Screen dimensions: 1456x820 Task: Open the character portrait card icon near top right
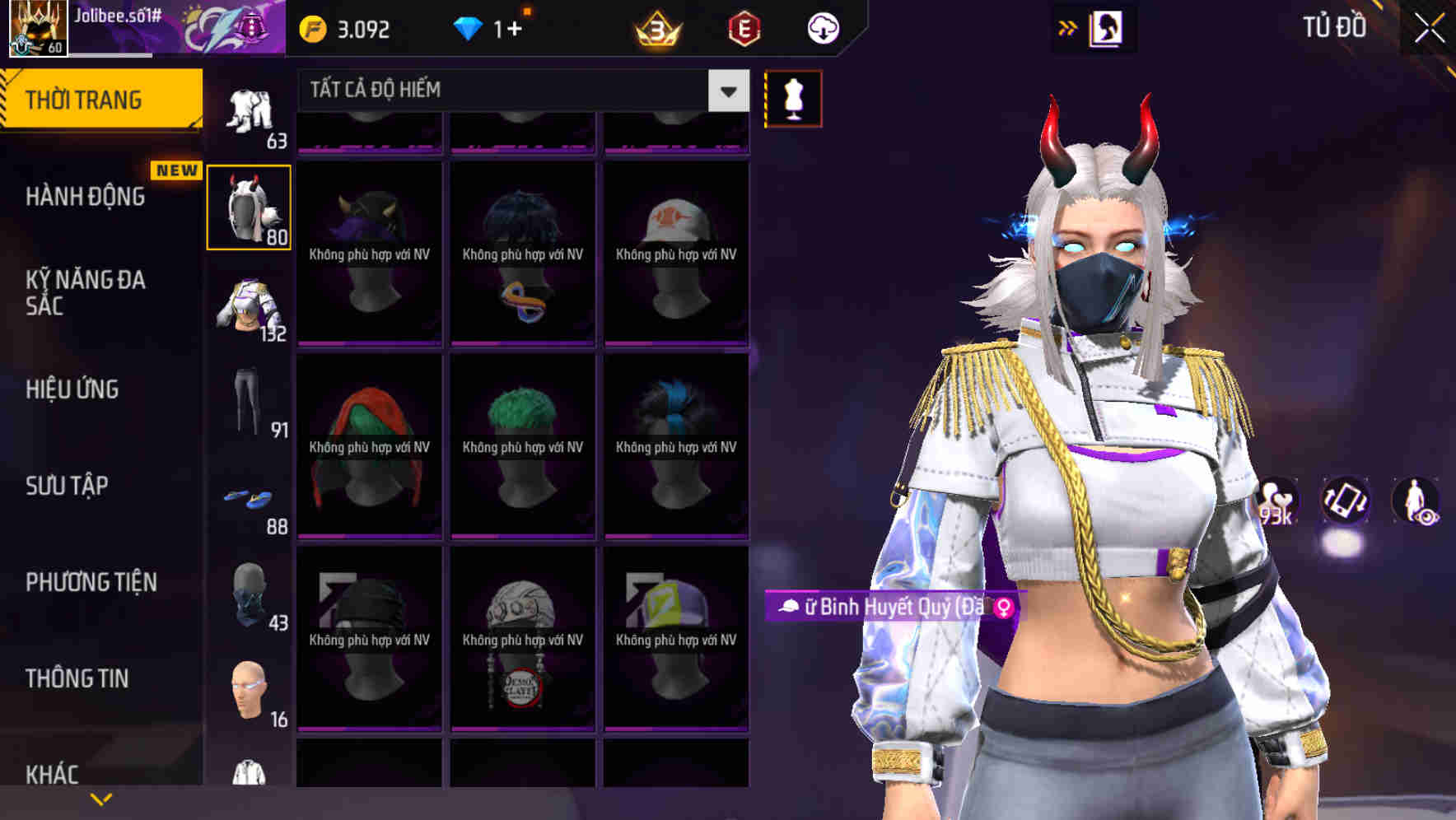pyautogui.click(x=1108, y=27)
